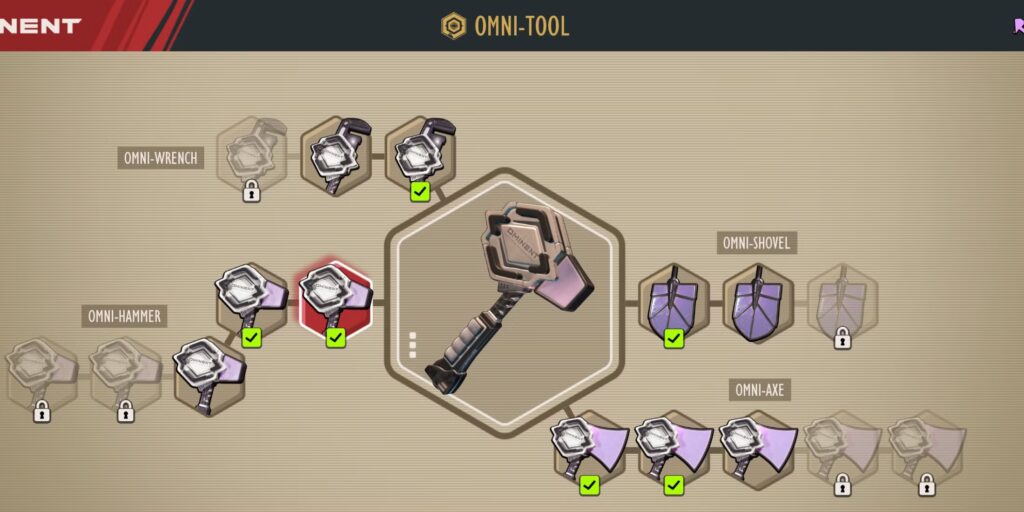Open the three-dot options on the central tool
This screenshot has height=512, width=1024.
pos(413,344)
